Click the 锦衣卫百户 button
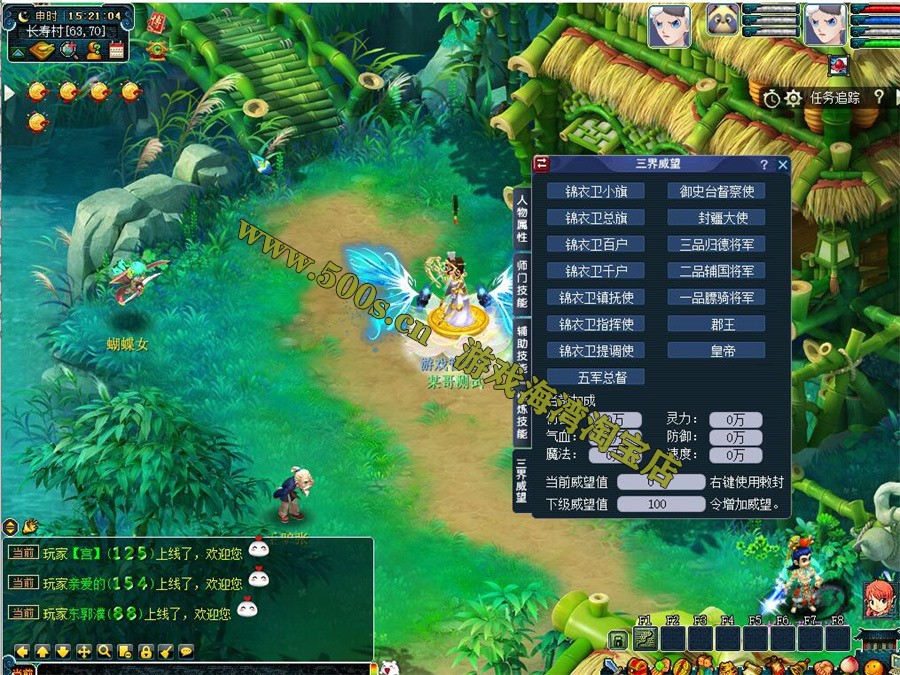900x675 pixels. 596,244
